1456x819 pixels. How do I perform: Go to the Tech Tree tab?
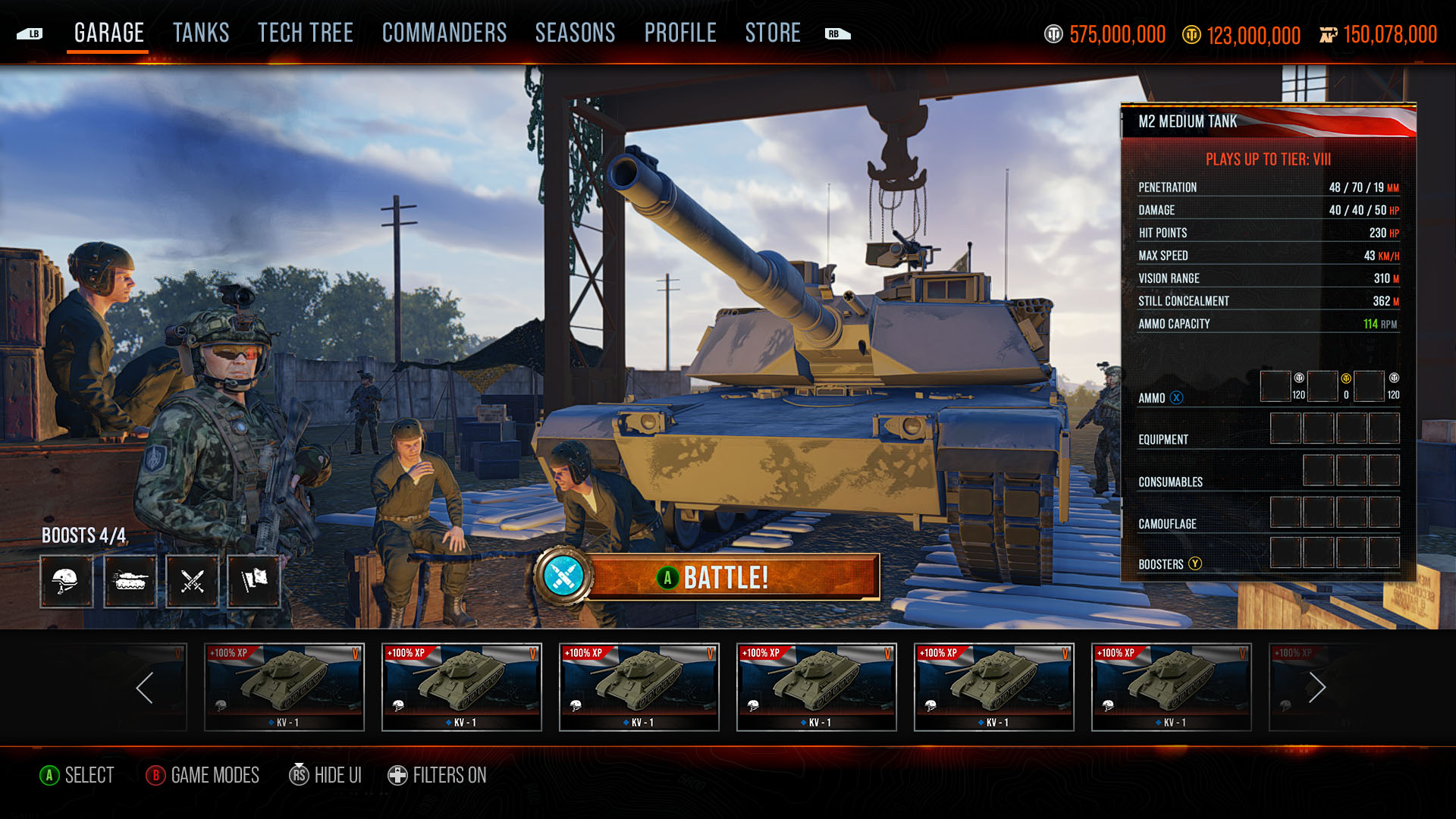click(305, 33)
